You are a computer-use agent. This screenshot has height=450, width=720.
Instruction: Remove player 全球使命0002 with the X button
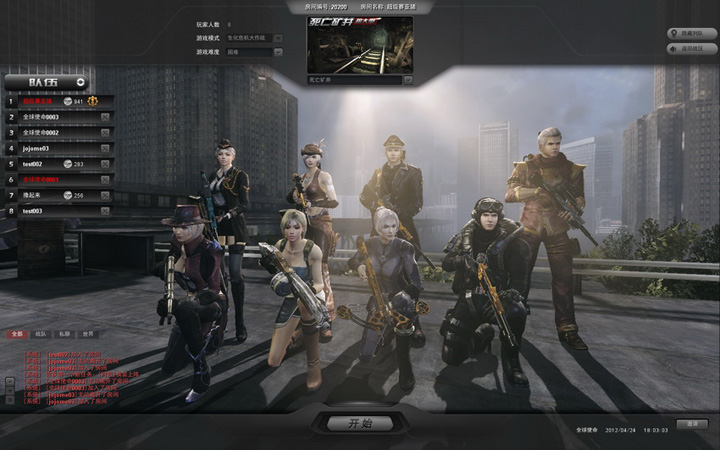pyautogui.click(x=104, y=132)
